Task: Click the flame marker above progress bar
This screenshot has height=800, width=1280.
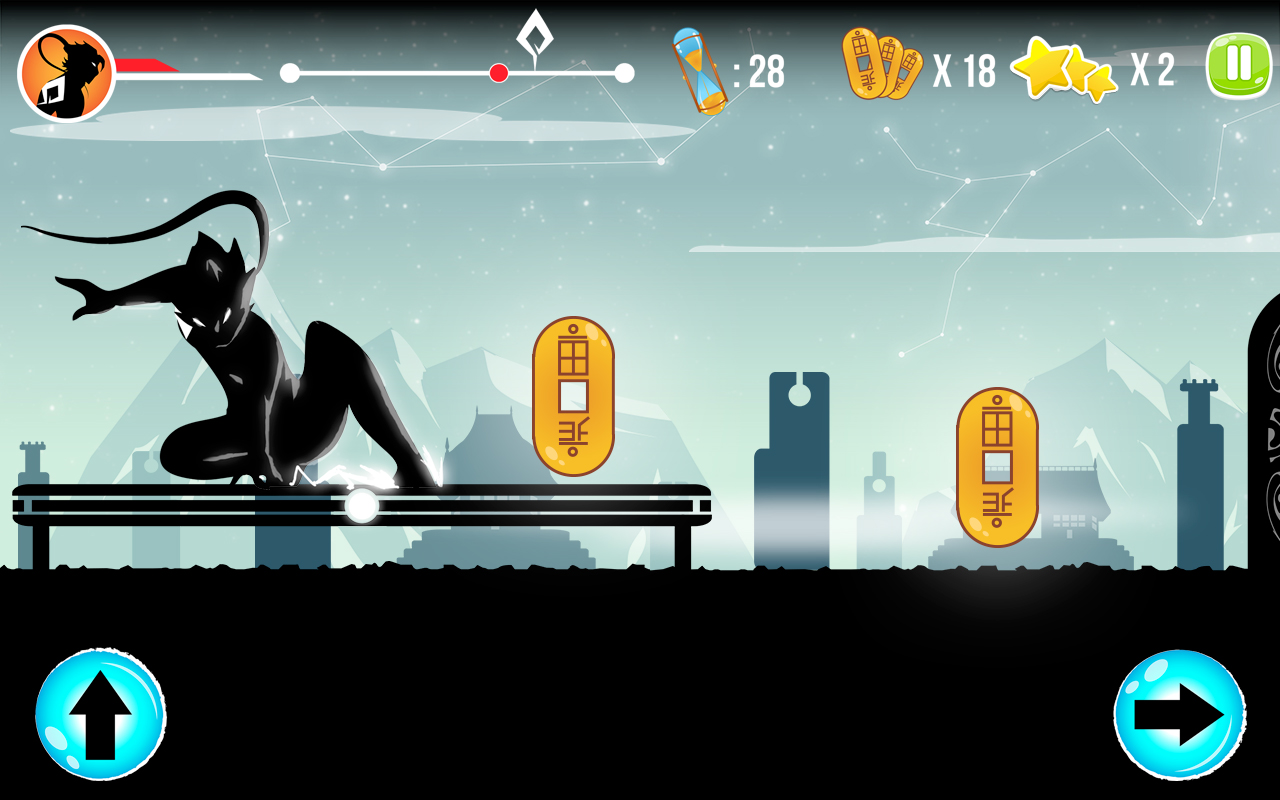Action: click(535, 37)
